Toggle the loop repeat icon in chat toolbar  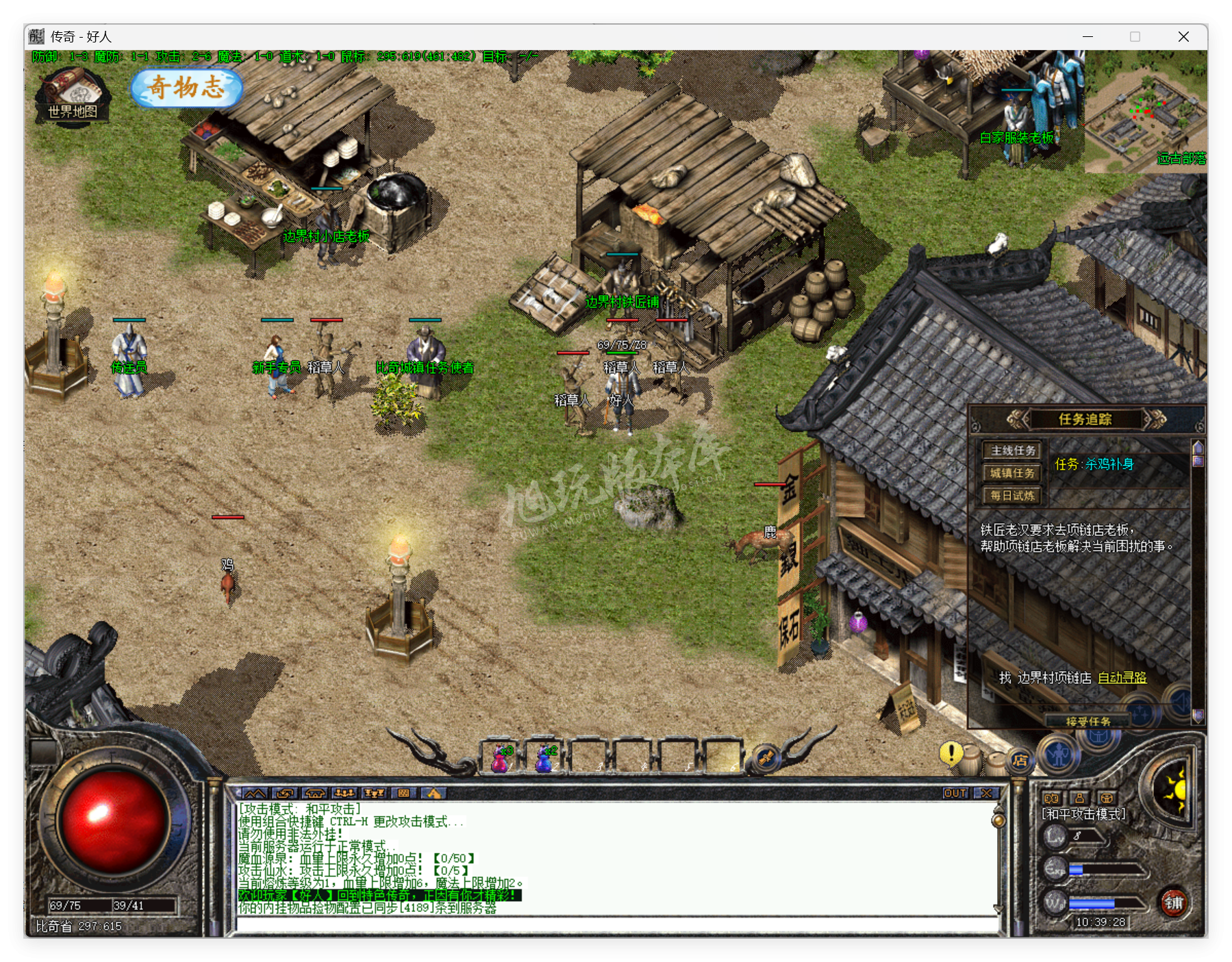[x=286, y=793]
